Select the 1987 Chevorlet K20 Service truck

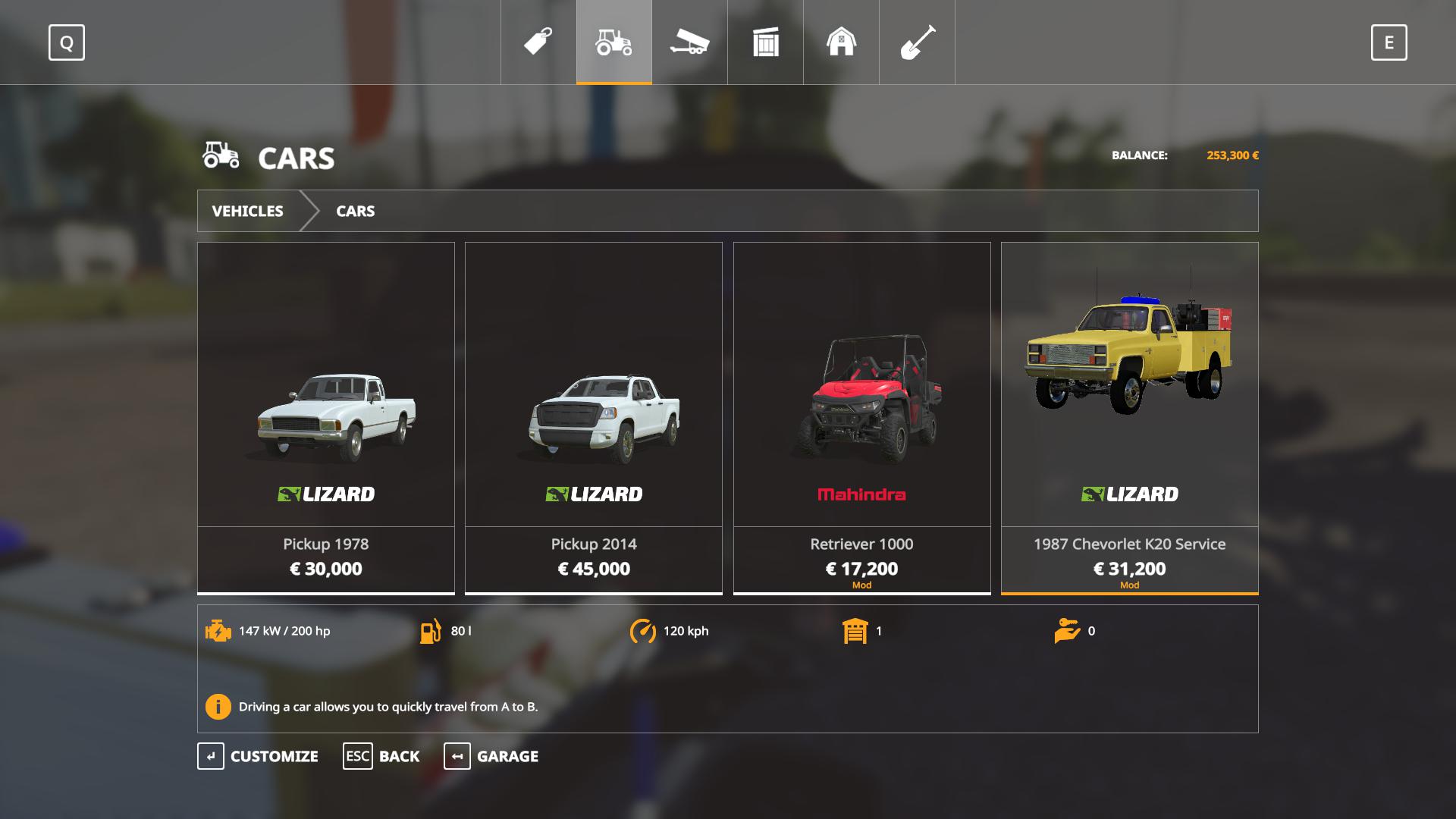[x=1129, y=417]
